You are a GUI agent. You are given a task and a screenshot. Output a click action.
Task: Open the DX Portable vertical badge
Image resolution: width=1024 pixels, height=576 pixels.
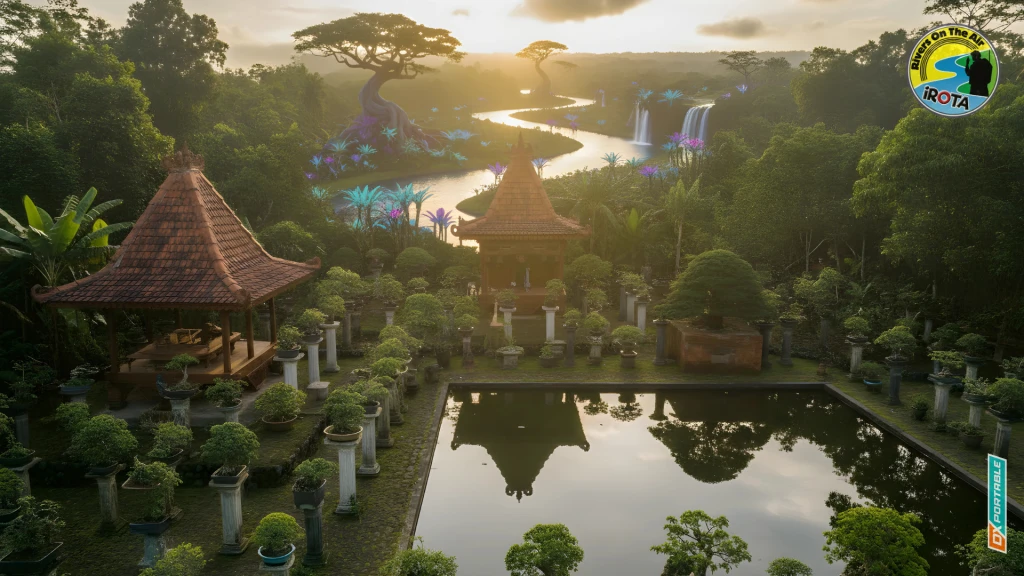point(996,503)
